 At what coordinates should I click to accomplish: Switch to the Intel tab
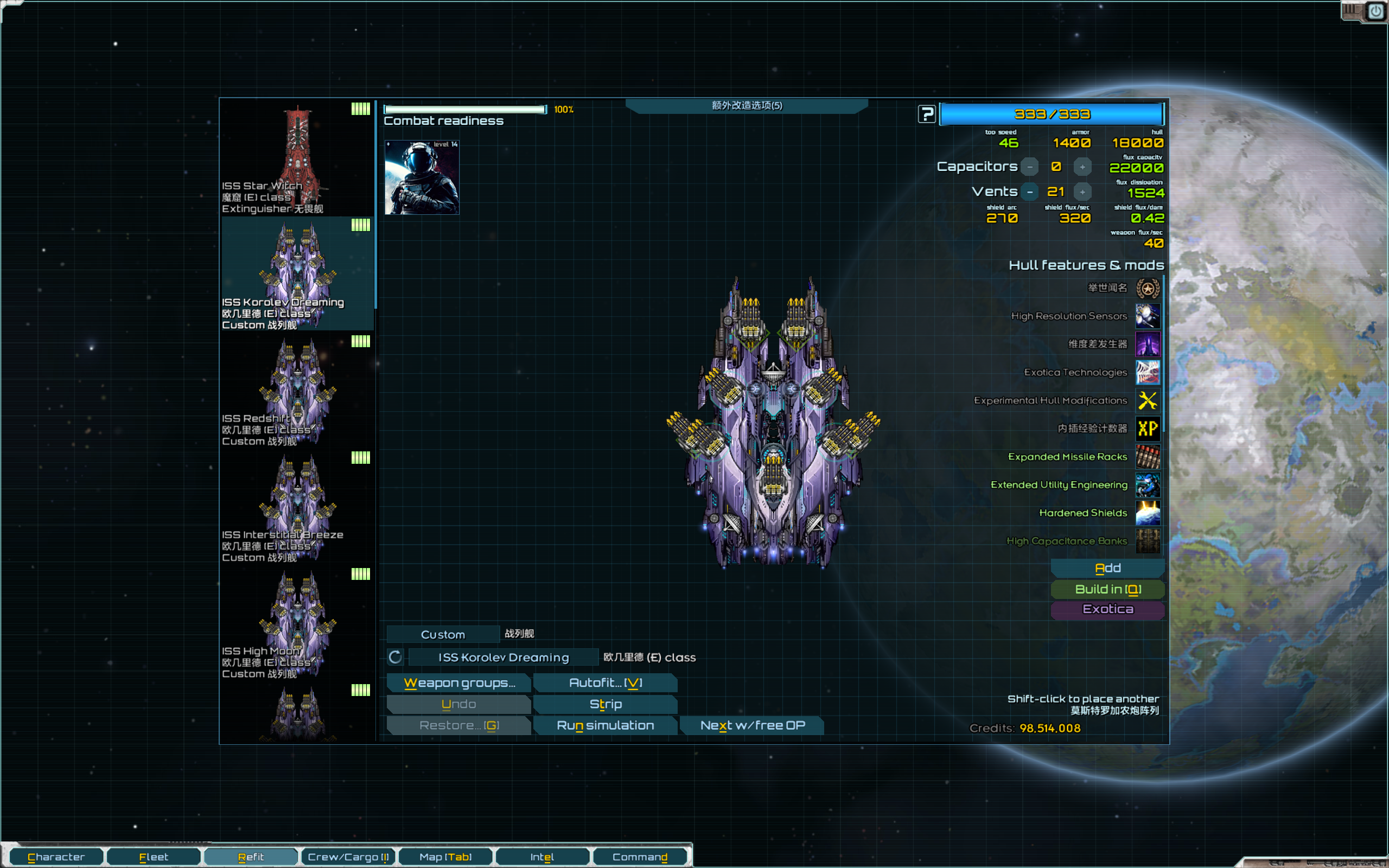point(542,857)
